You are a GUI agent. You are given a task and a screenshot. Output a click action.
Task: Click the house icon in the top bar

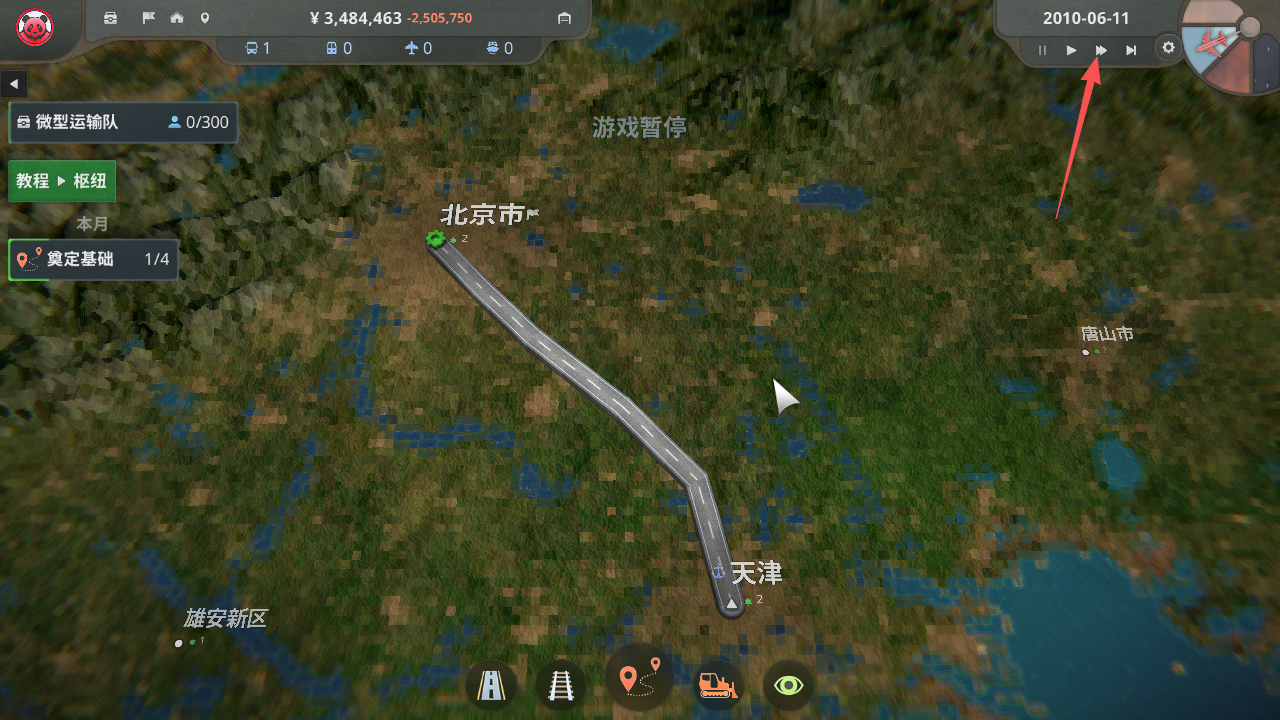coord(177,18)
